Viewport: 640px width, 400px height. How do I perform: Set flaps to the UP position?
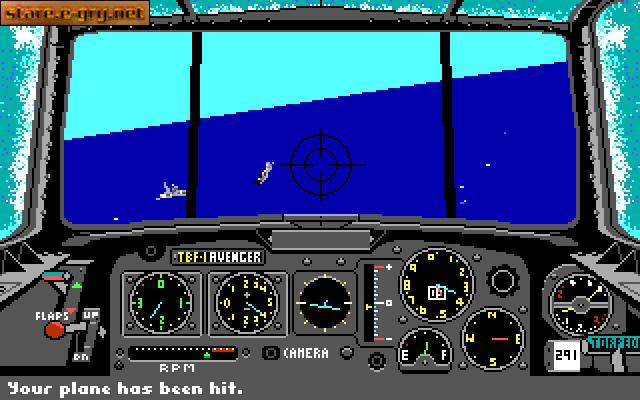tap(91, 315)
